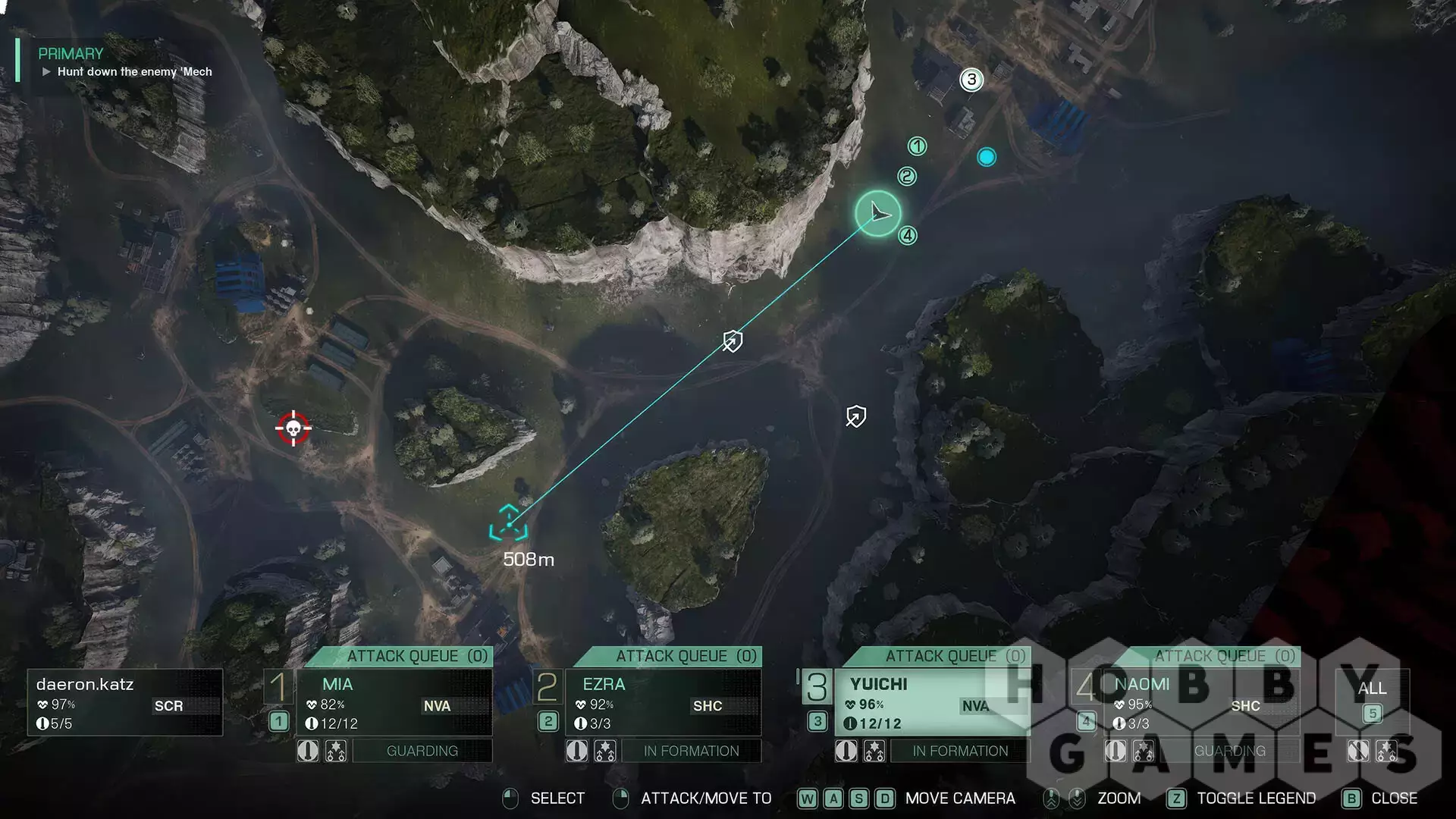1456x819 pixels.
Task: Select the highlighted Yuichi lancemate card
Action: 931,702
